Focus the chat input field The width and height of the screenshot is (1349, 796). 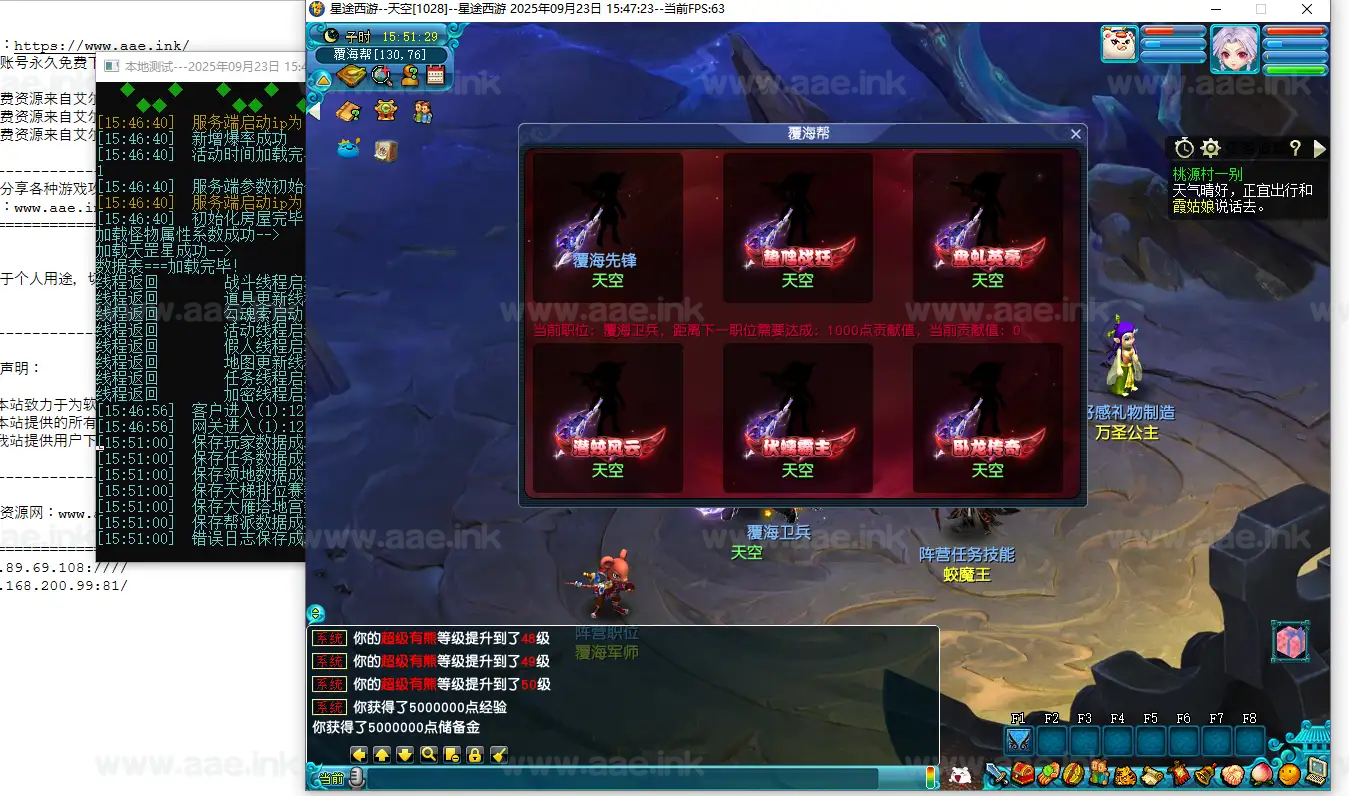click(620, 779)
